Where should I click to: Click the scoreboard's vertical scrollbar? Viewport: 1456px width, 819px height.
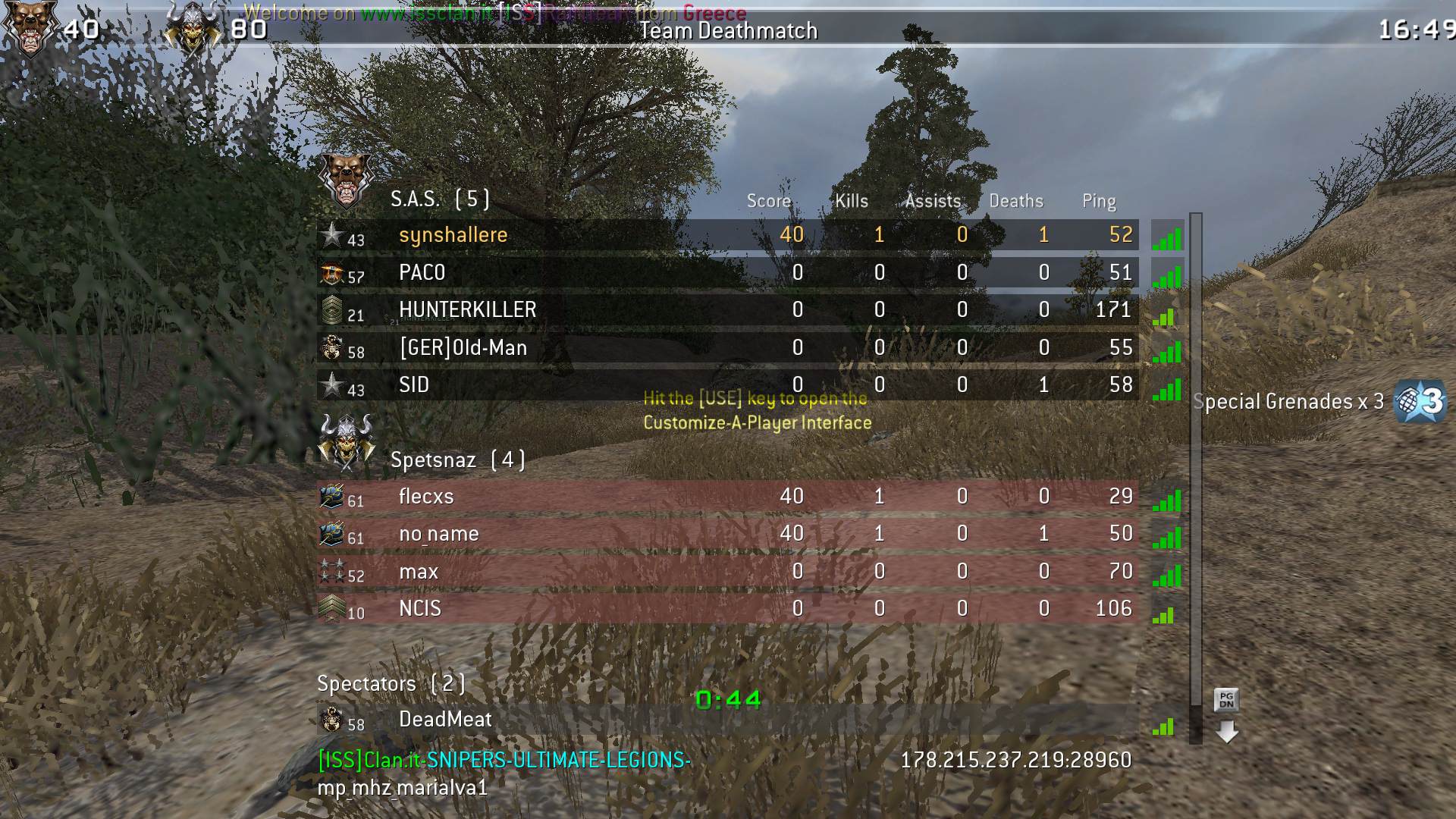1196,455
